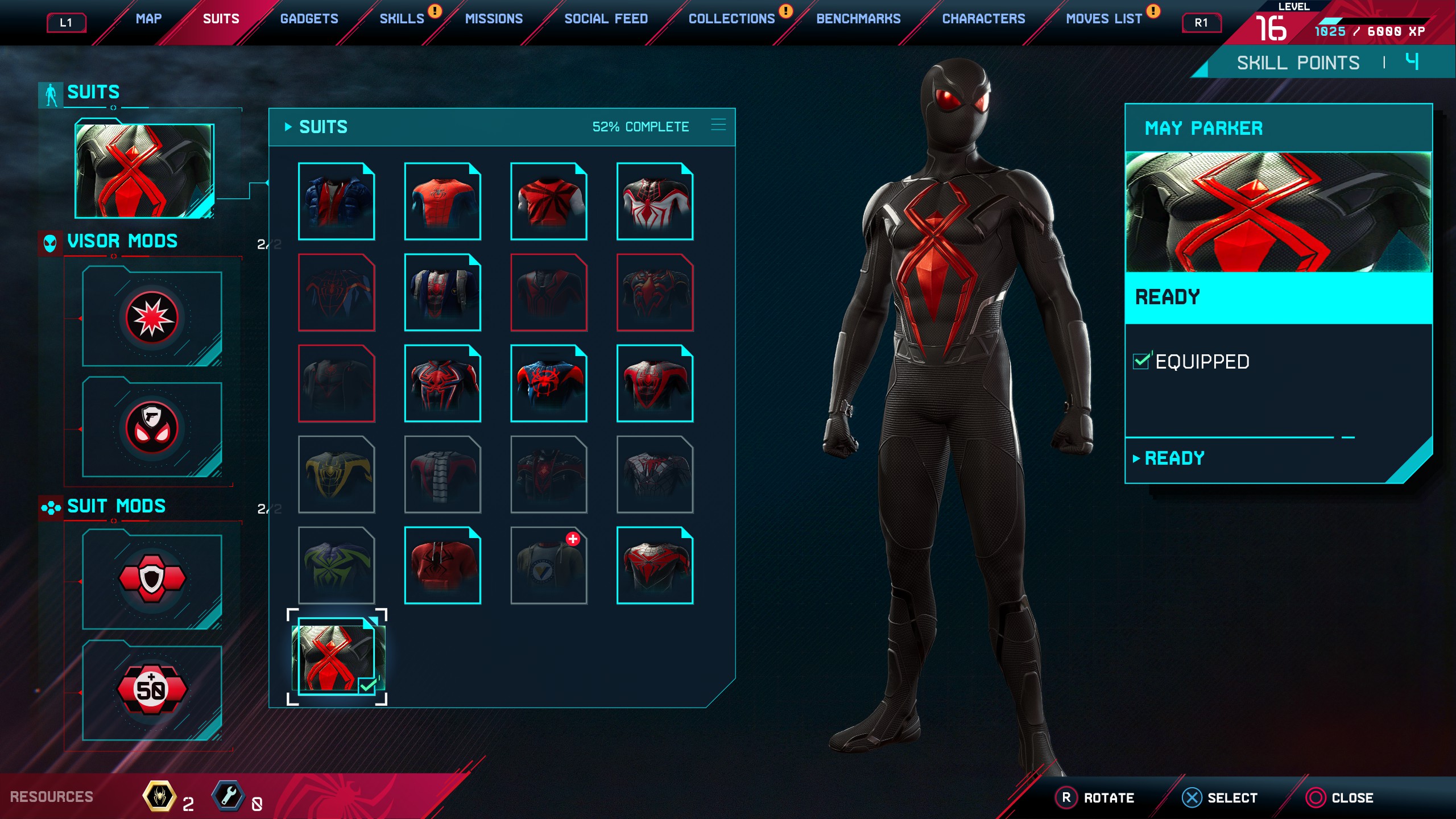Select the hoodie suit with red plus badge
The width and height of the screenshot is (1456, 819).
(549, 565)
